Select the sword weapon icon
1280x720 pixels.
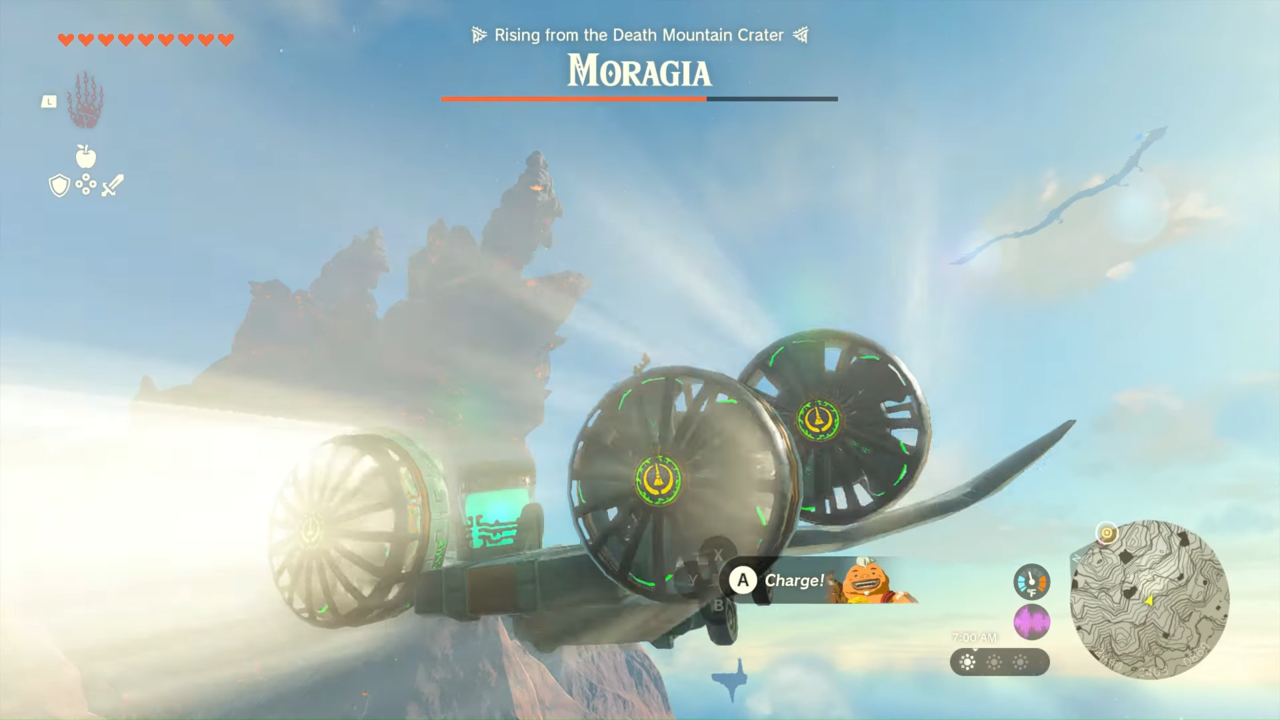[x=111, y=185]
